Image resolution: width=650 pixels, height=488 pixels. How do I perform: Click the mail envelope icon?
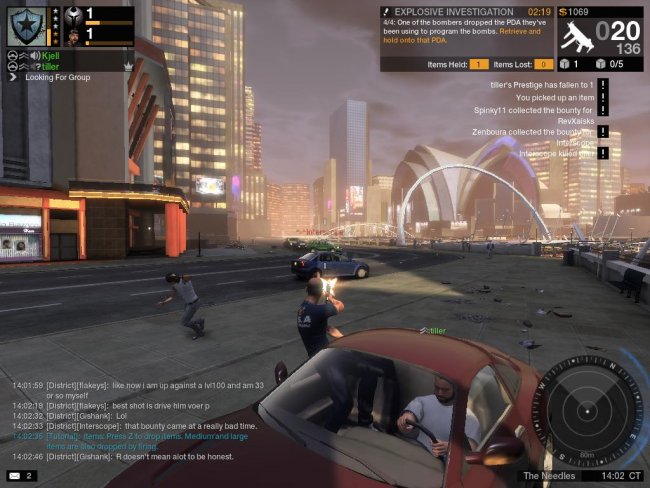pos(15,475)
